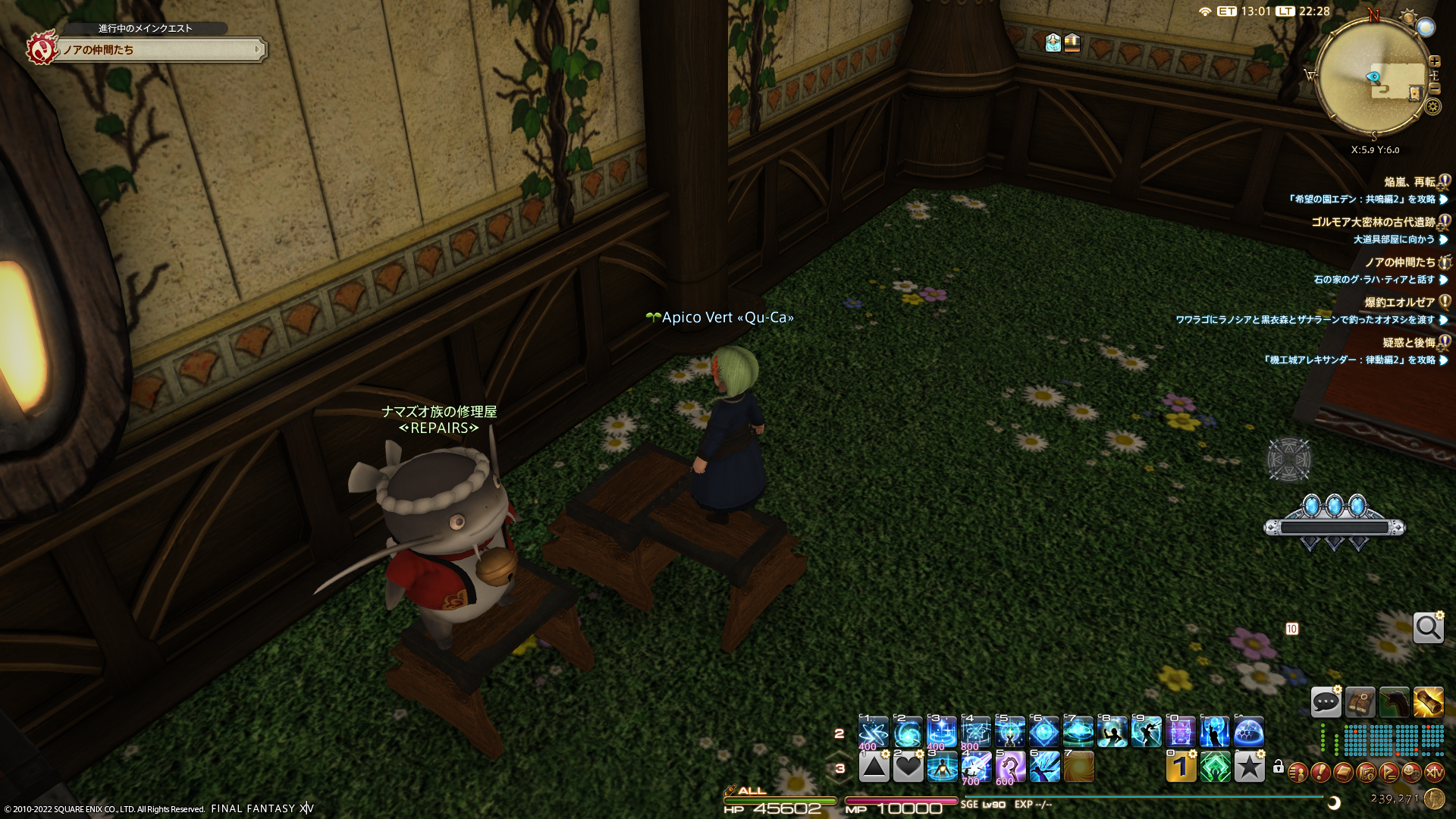The height and width of the screenshot is (819, 1456).
Task: Open the main scenario quest ノアの仲間たち
Action: click(x=159, y=50)
